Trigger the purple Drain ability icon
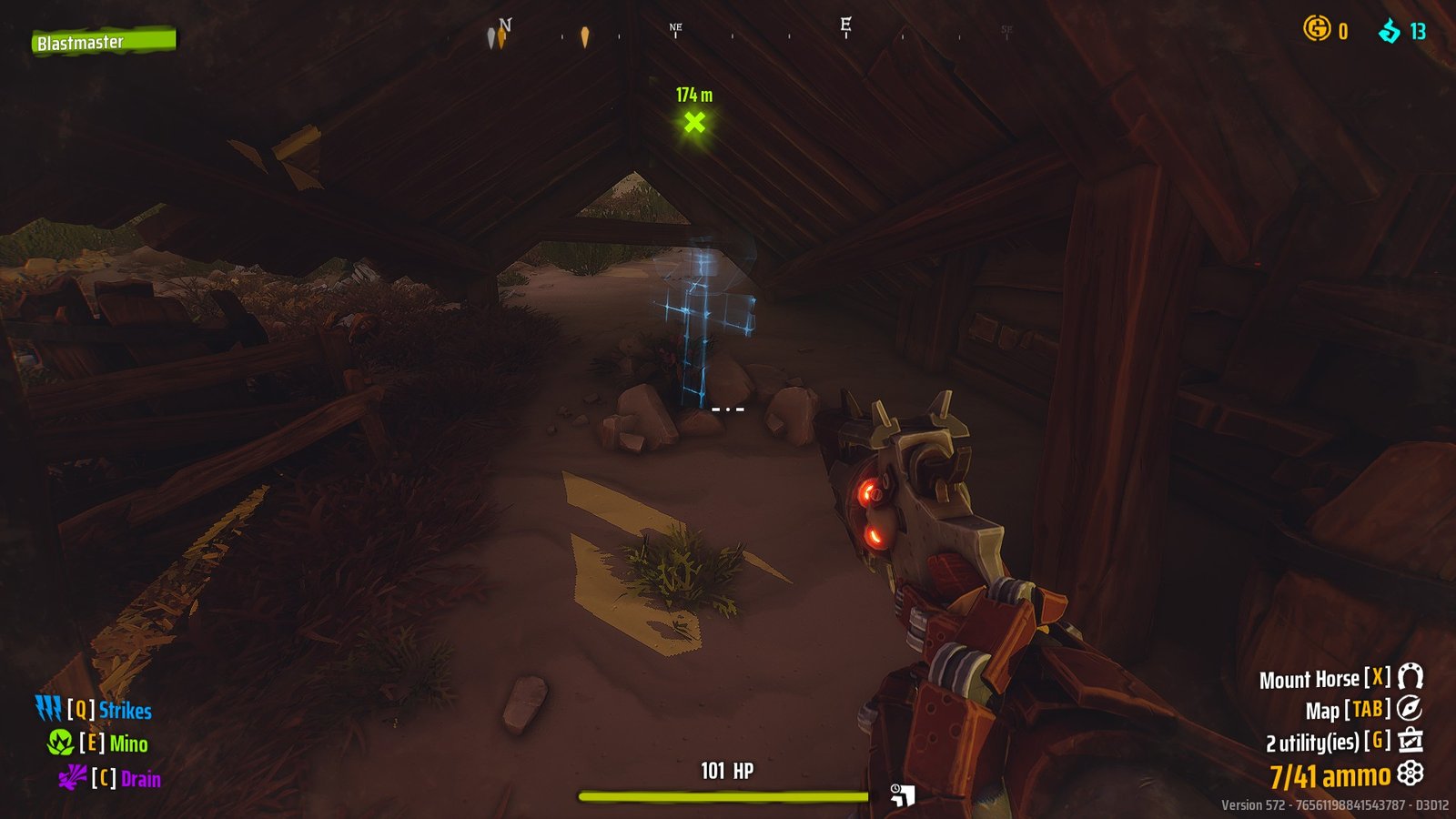Viewport: 1456px width, 819px height. tap(75, 780)
